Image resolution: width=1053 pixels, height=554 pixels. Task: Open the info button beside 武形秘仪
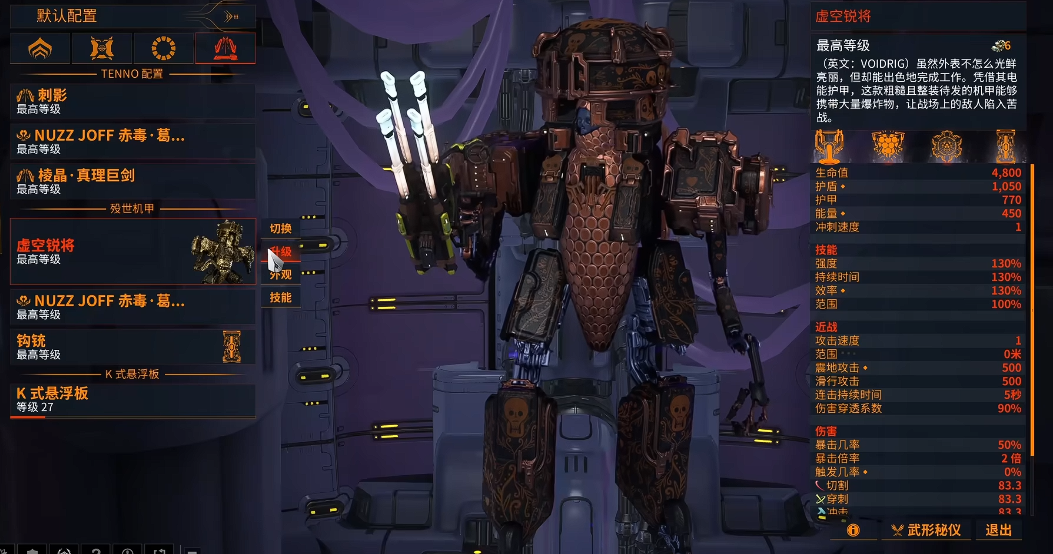[853, 530]
